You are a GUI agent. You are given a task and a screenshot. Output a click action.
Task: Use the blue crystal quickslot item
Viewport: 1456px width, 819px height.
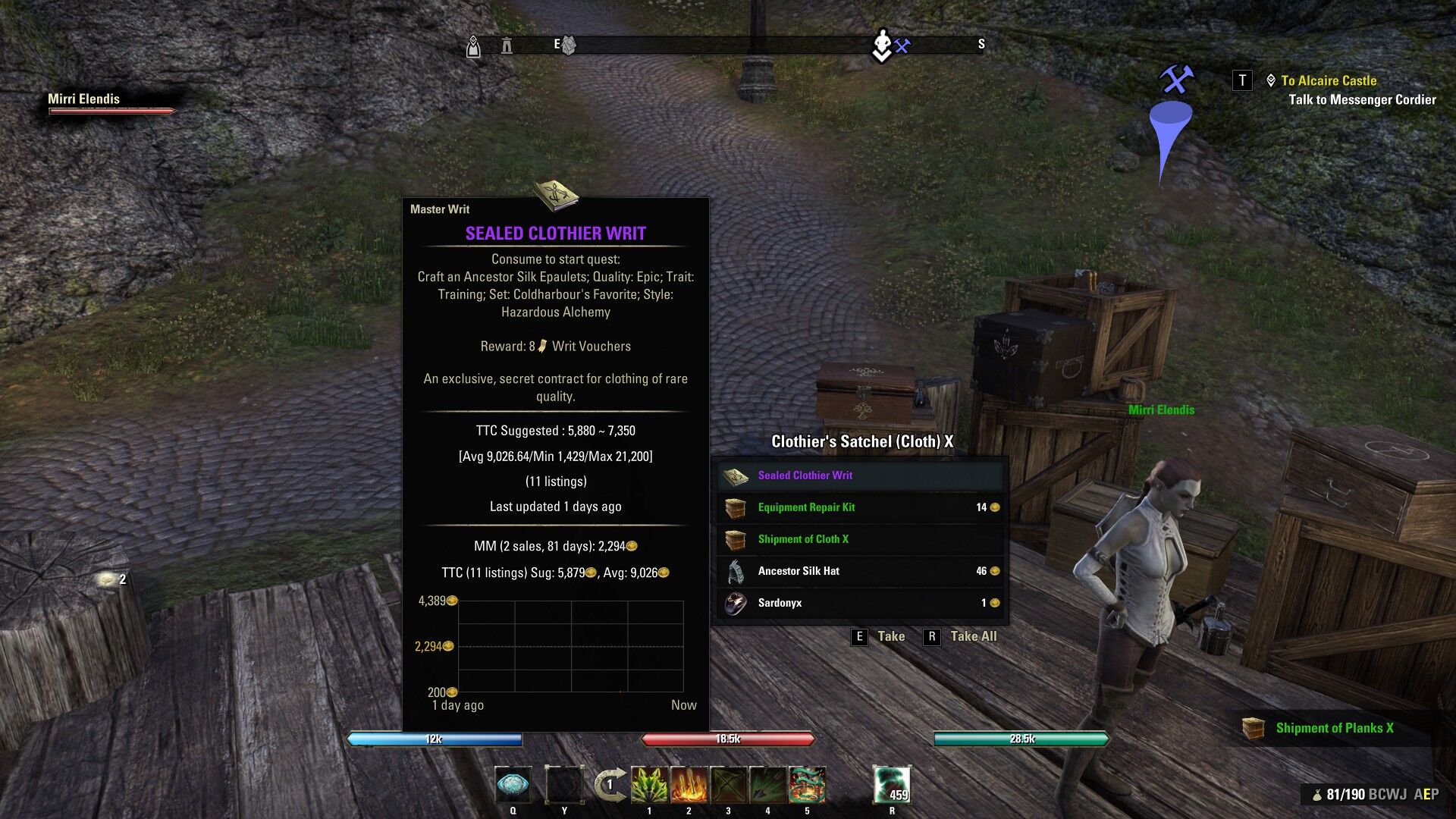click(x=513, y=785)
